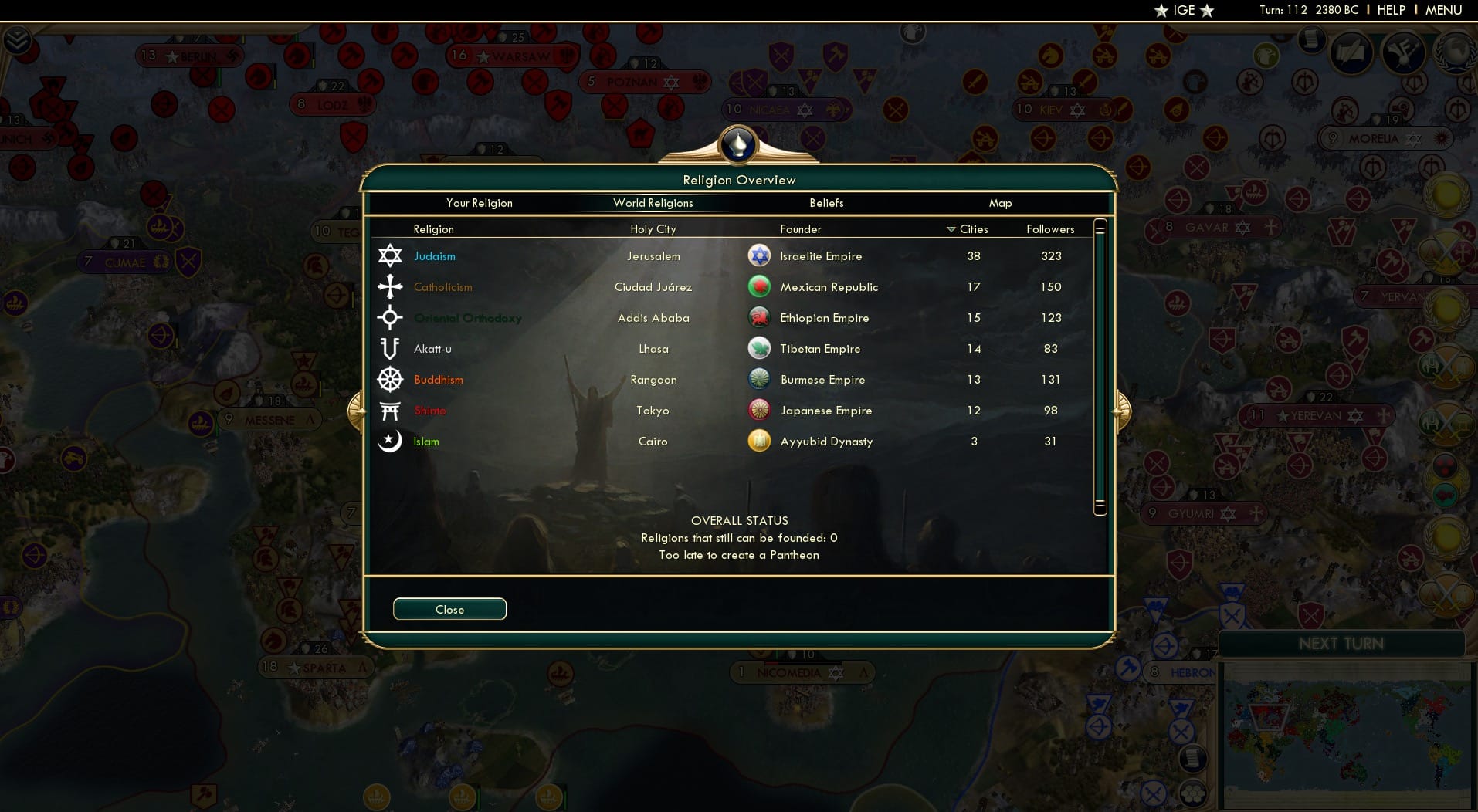Click the Shinto torii gate icon
1478x812 pixels.
[x=391, y=410]
